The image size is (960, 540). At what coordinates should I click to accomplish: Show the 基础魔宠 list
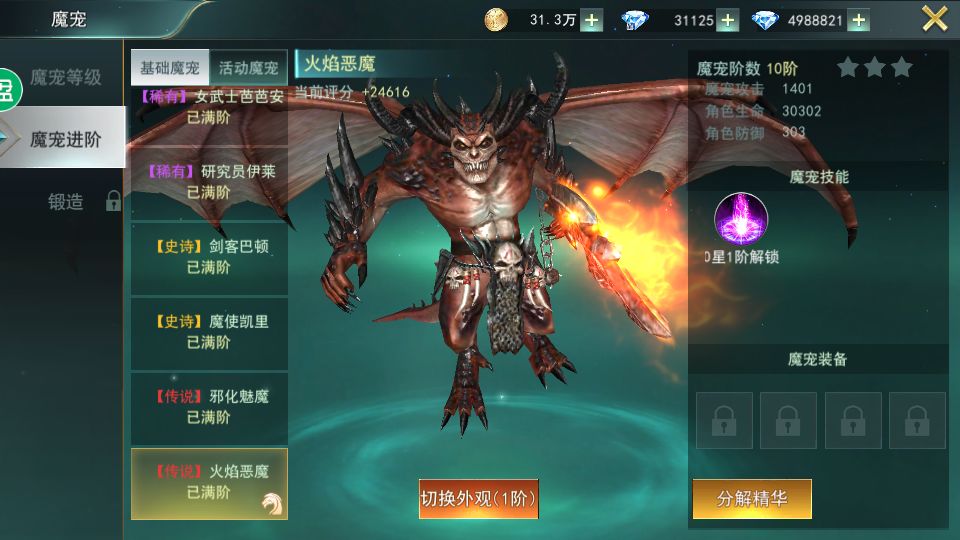170,68
